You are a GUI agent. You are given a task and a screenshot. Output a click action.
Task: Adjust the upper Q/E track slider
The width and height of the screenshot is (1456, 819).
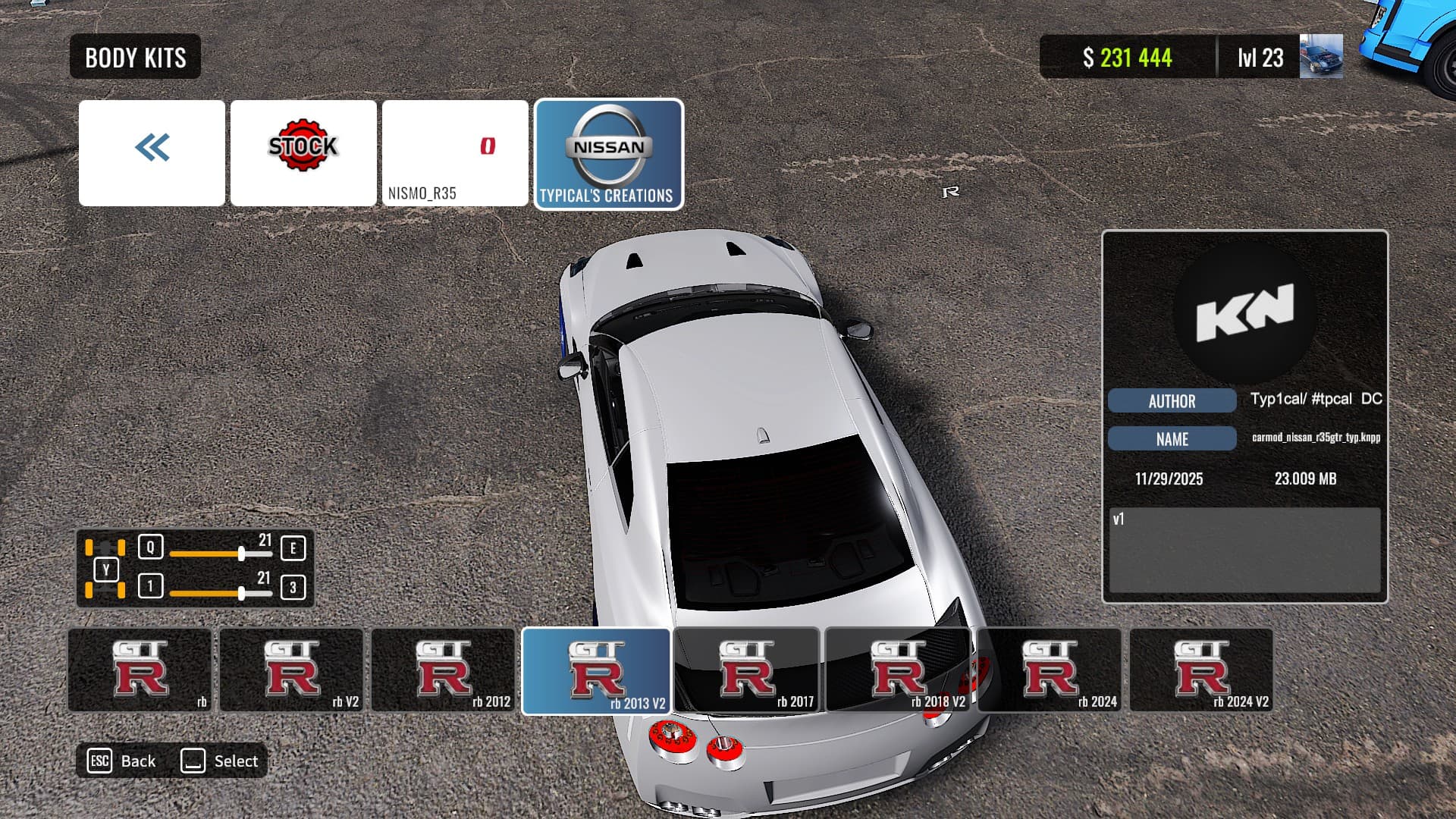(x=241, y=554)
